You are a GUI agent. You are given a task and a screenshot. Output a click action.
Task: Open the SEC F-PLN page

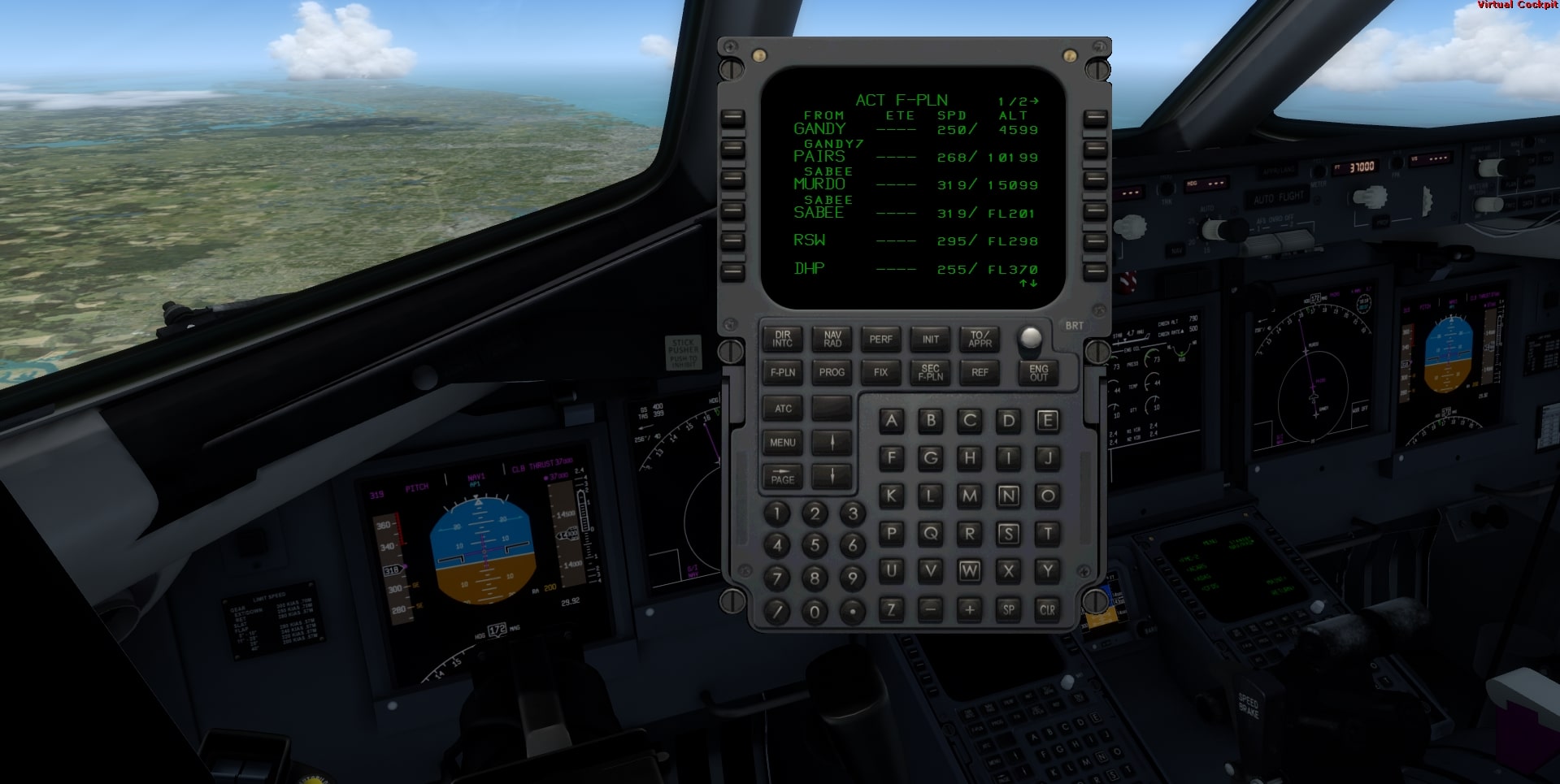click(x=931, y=372)
